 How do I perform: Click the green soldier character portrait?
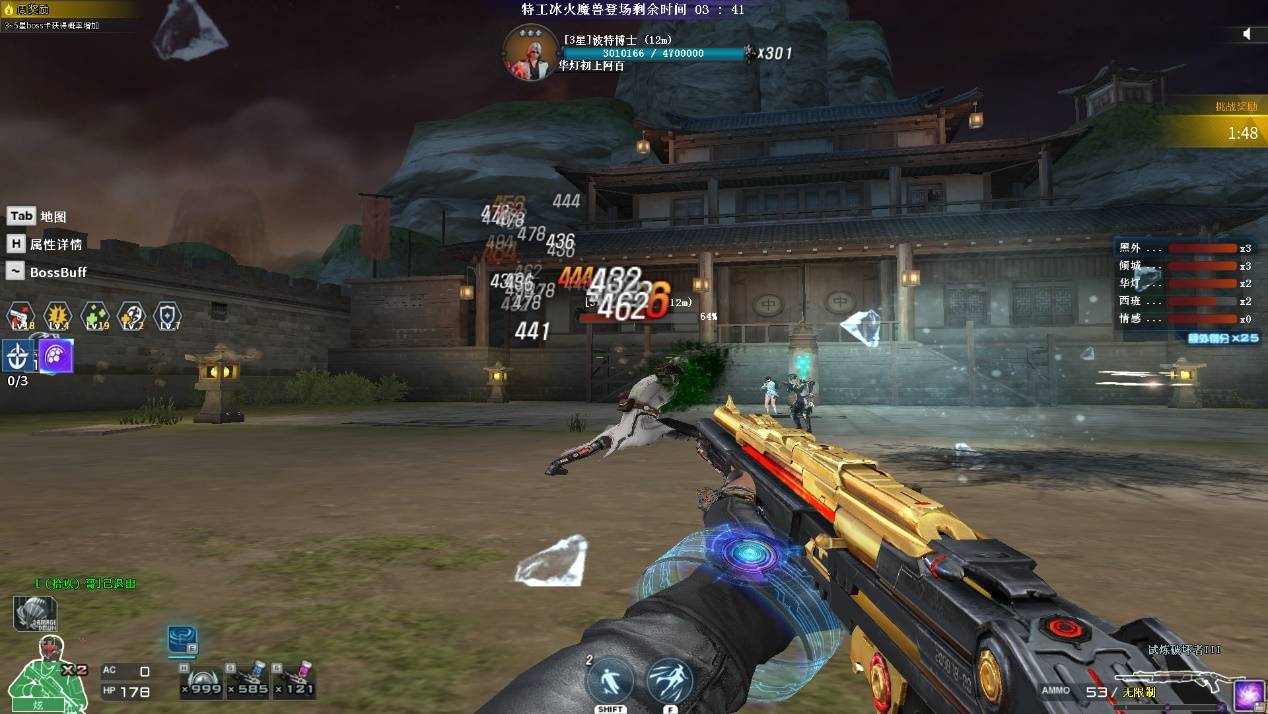[38, 668]
